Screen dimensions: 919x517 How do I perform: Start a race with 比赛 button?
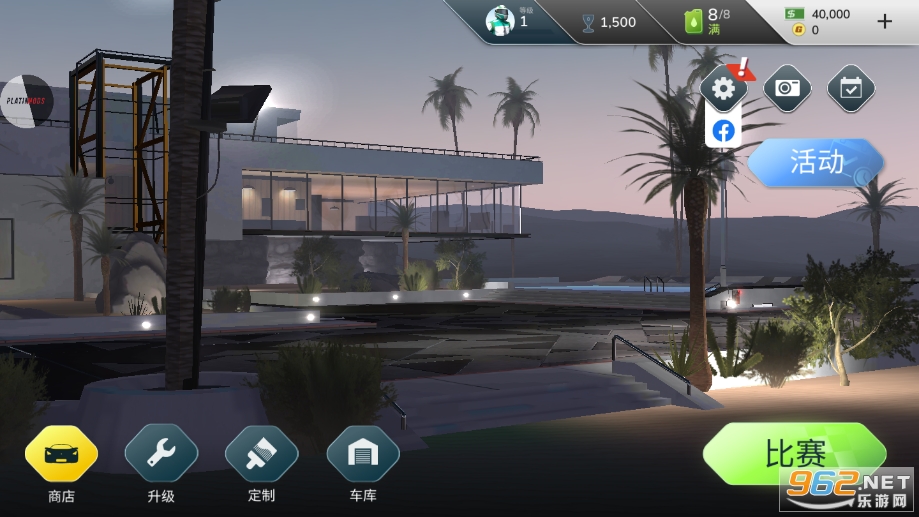(x=794, y=454)
